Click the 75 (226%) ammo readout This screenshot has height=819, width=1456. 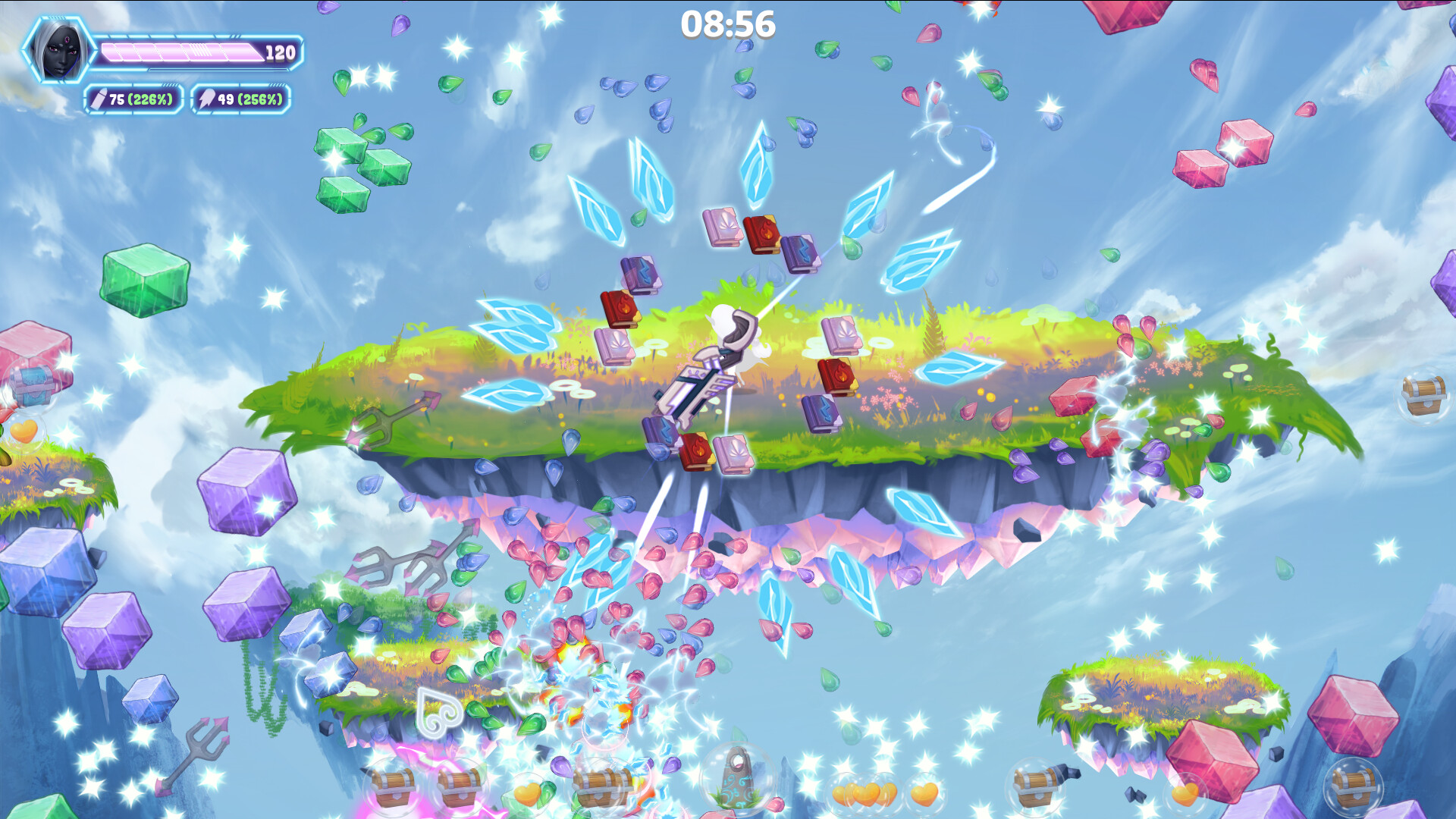(x=140, y=98)
